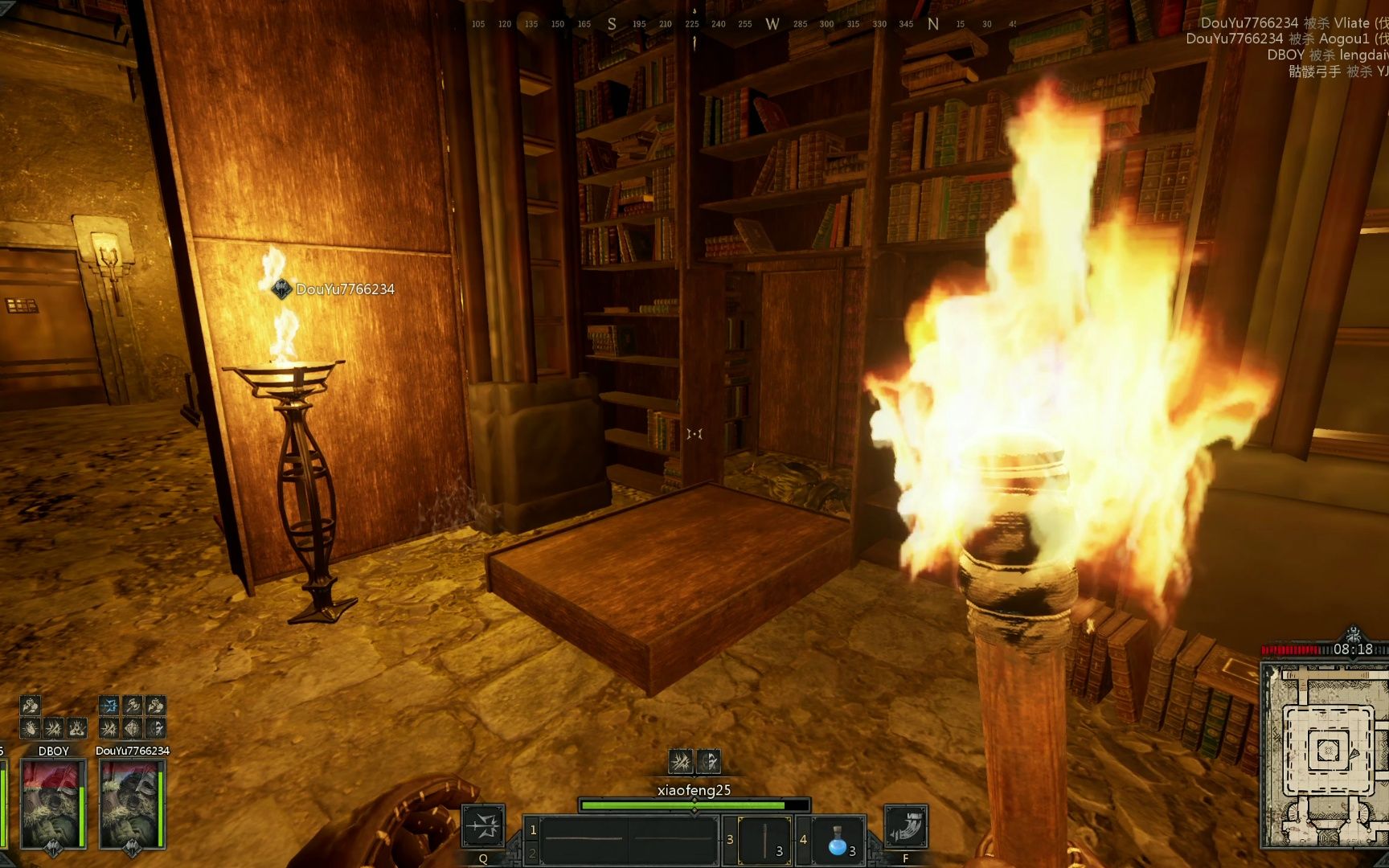Click the glowing blue perk above DouYu7766234
Viewport: 1389px width, 868px height.
(x=109, y=706)
